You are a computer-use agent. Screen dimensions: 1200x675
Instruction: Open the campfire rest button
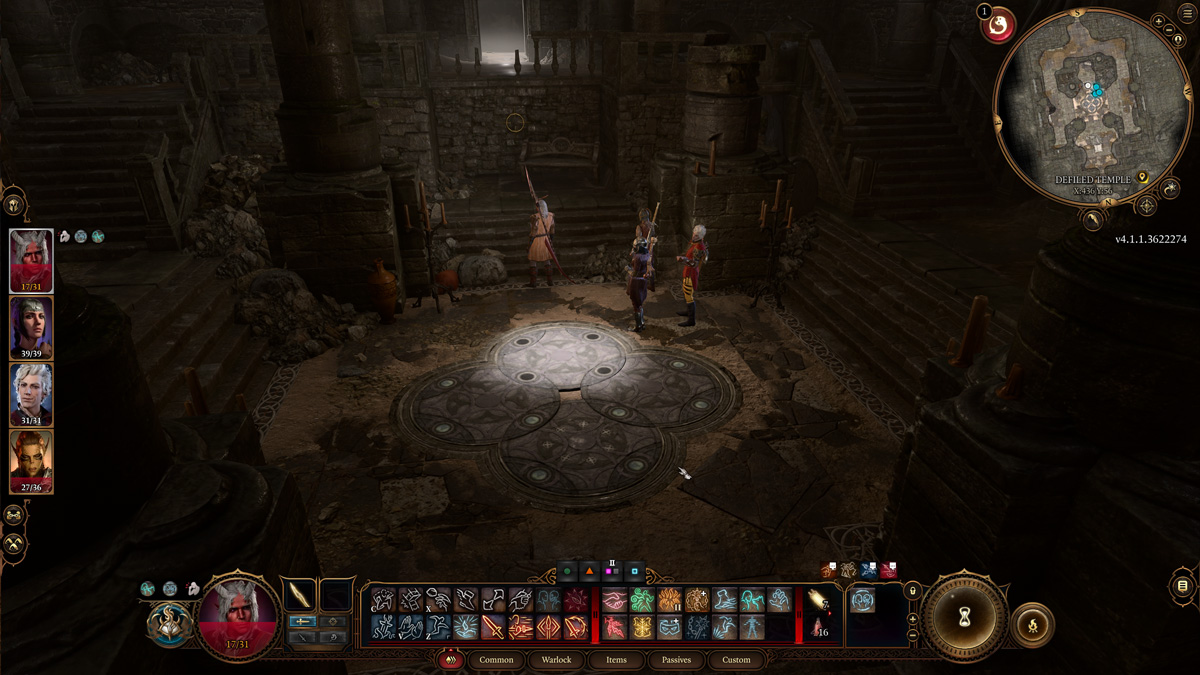[x=1032, y=626]
